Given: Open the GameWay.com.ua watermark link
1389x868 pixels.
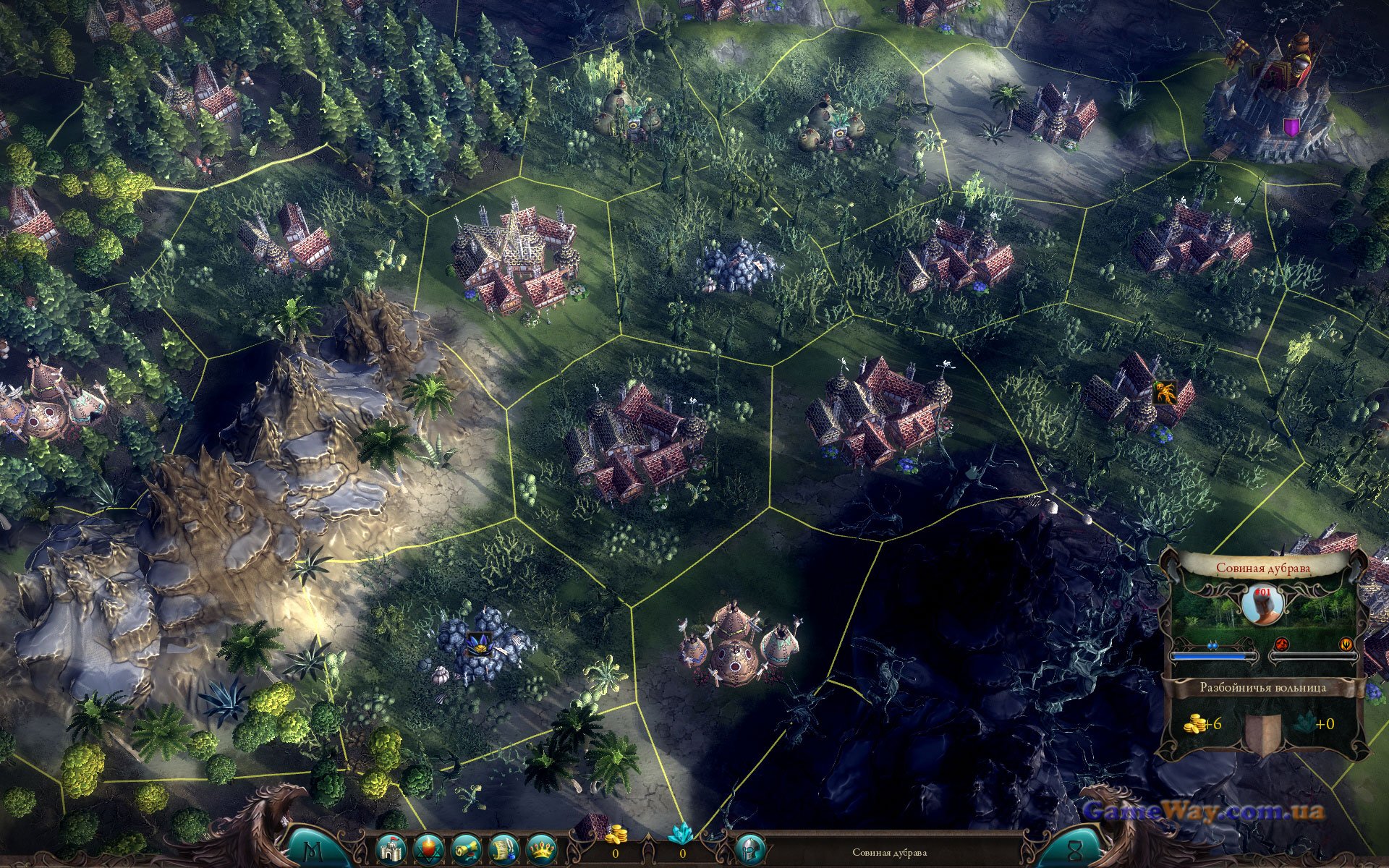Looking at the screenshot, I should click(x=1204, y=811).
